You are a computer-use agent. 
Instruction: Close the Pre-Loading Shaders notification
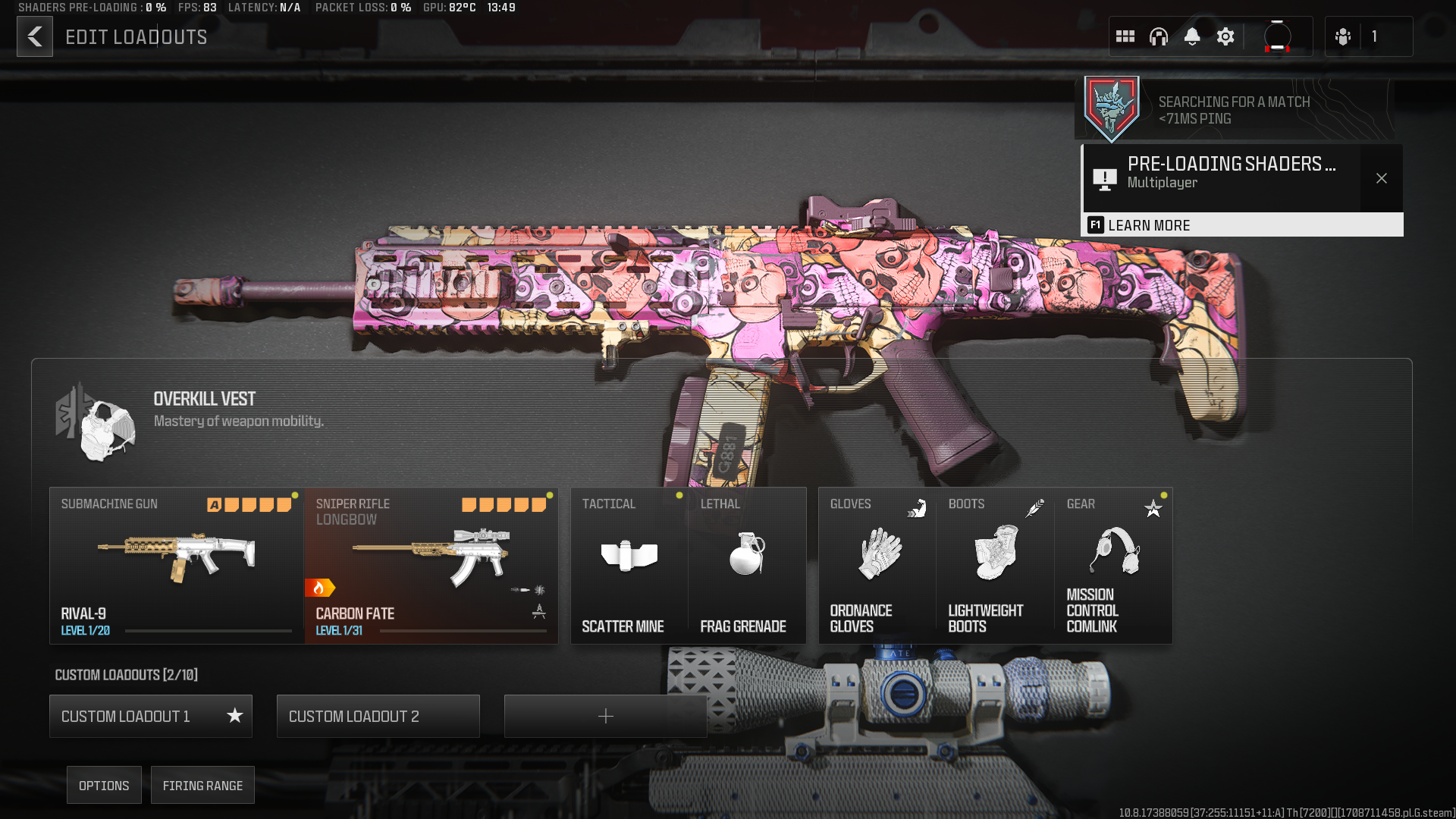coord(1382,178)
